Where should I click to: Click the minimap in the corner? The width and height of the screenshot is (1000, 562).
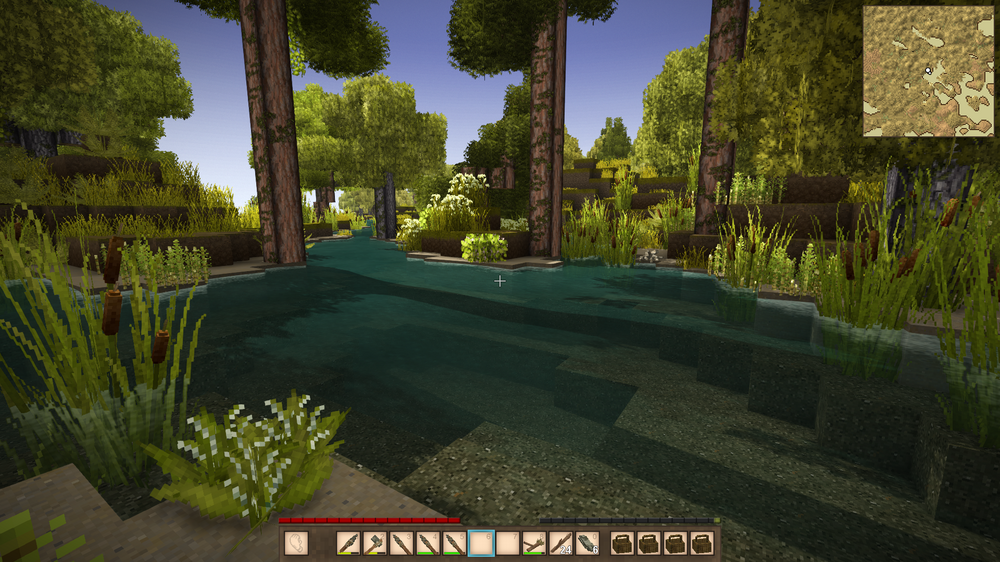pos(927,71)
